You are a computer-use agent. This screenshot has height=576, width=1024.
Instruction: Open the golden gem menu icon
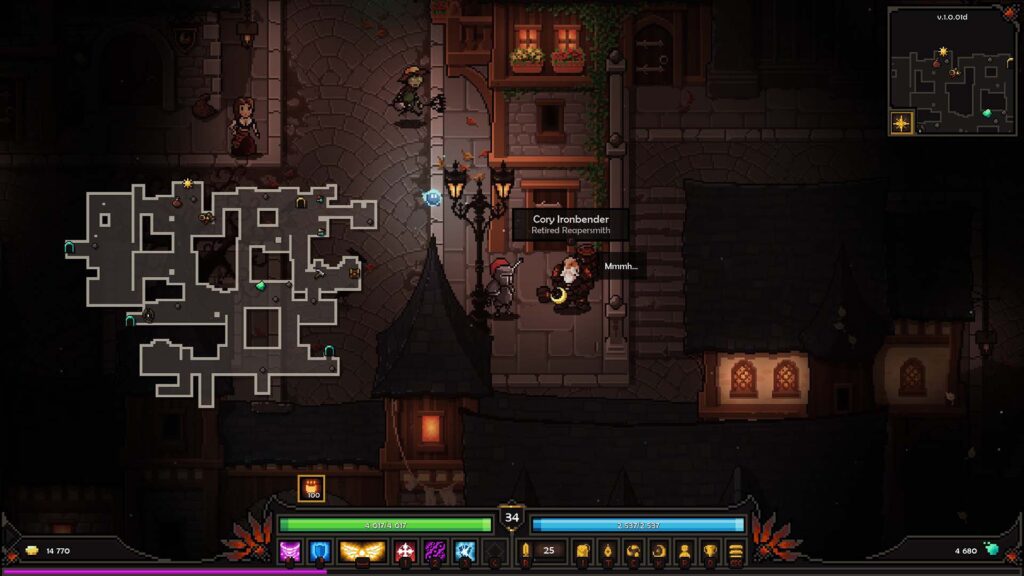[607, 550]
